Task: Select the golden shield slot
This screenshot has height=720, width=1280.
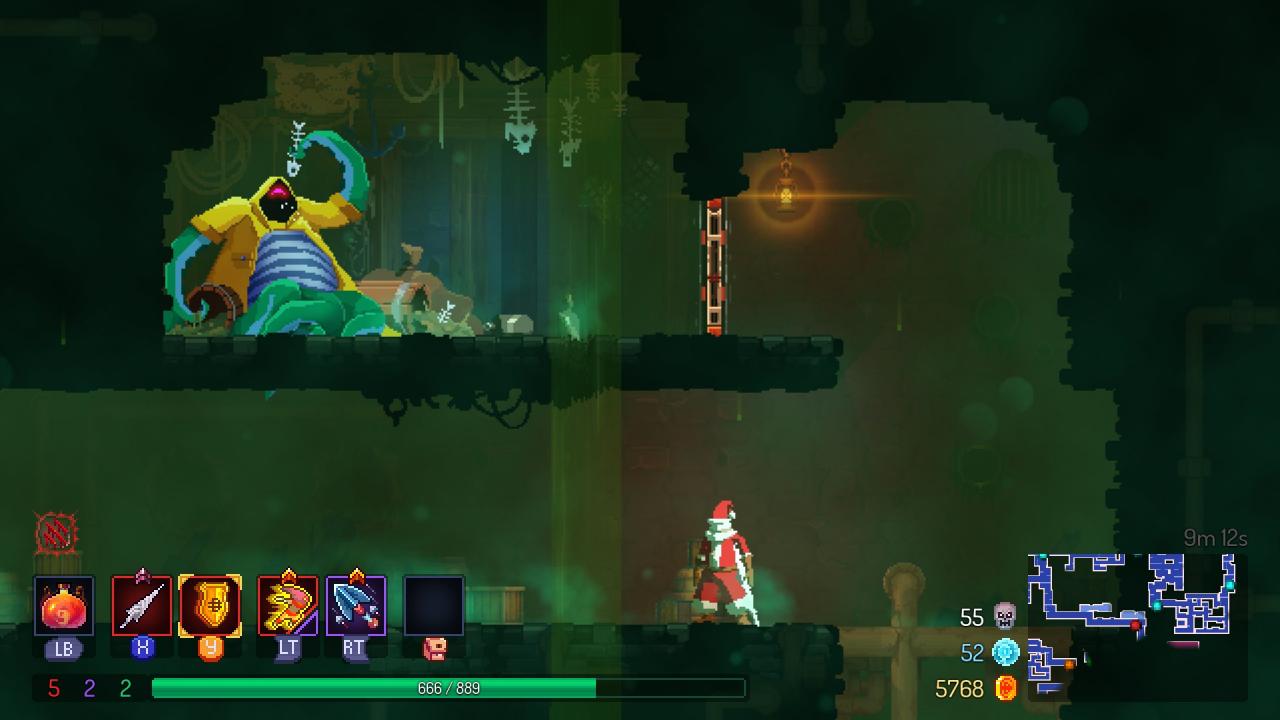Action: click(x=210, y=606)
